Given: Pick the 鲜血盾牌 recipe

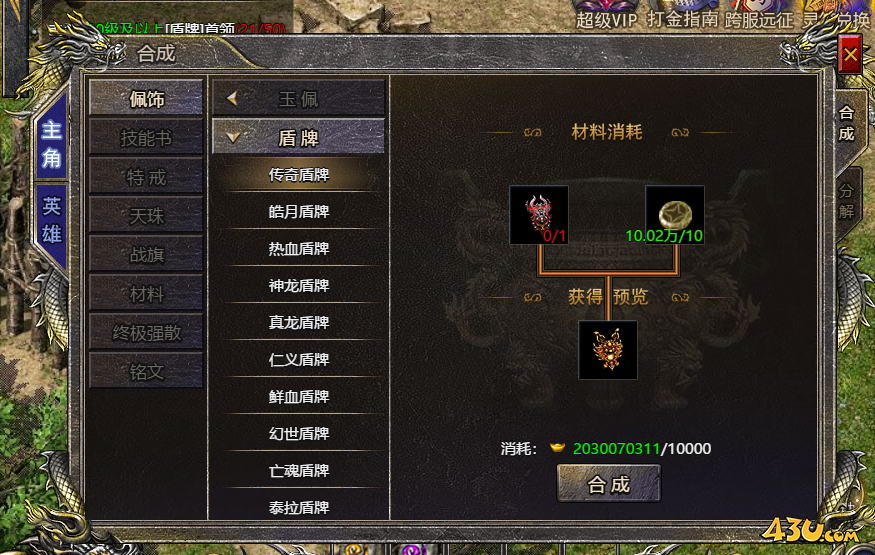Looking at the screenshot, I should pos(298,396).
